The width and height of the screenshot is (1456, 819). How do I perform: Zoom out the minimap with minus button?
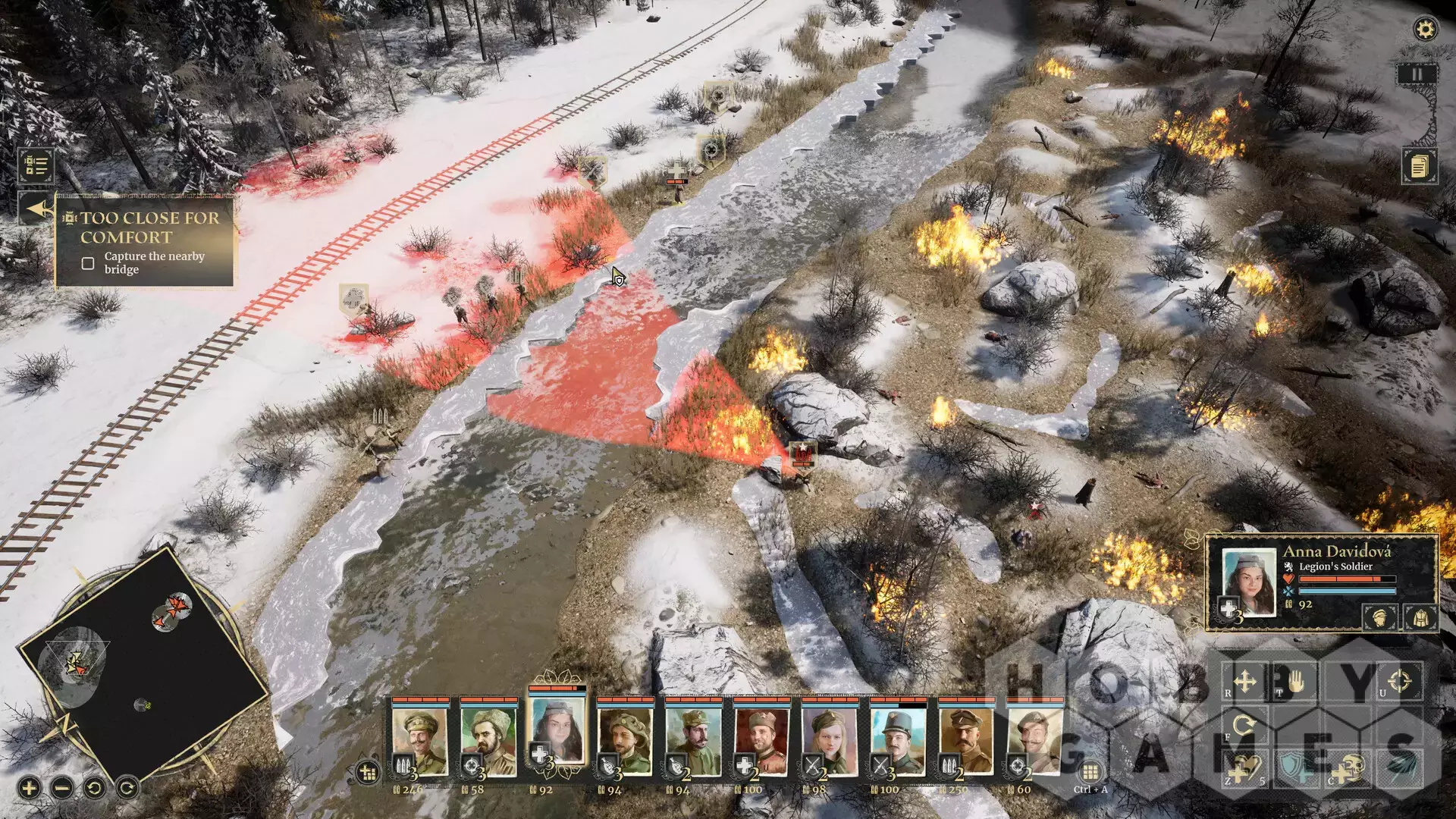[x=62, y=788]
